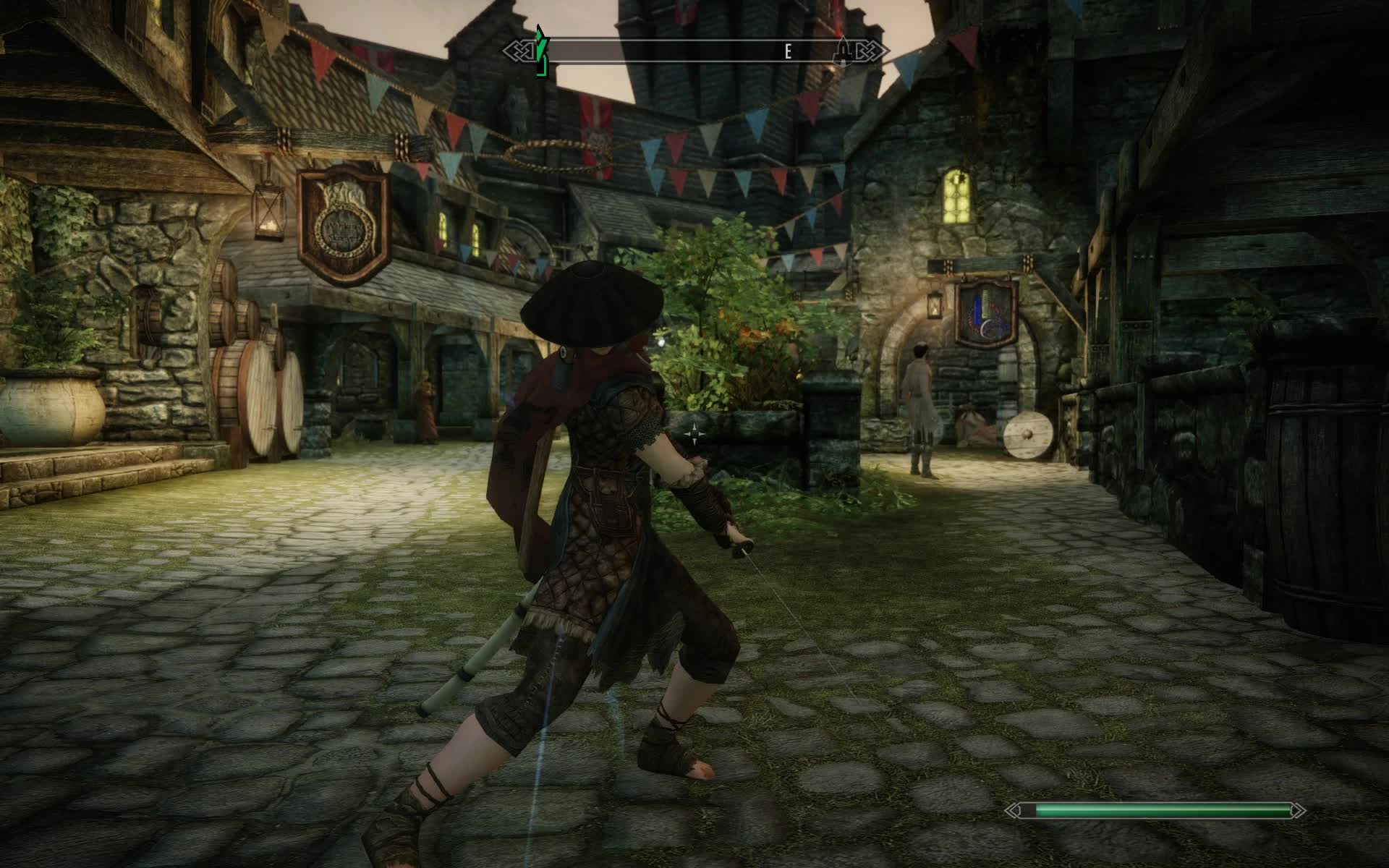The width and height of the screenshot is (1389, 868).
Task: Select the dark location marker on the compass
Action: [843, 51]
